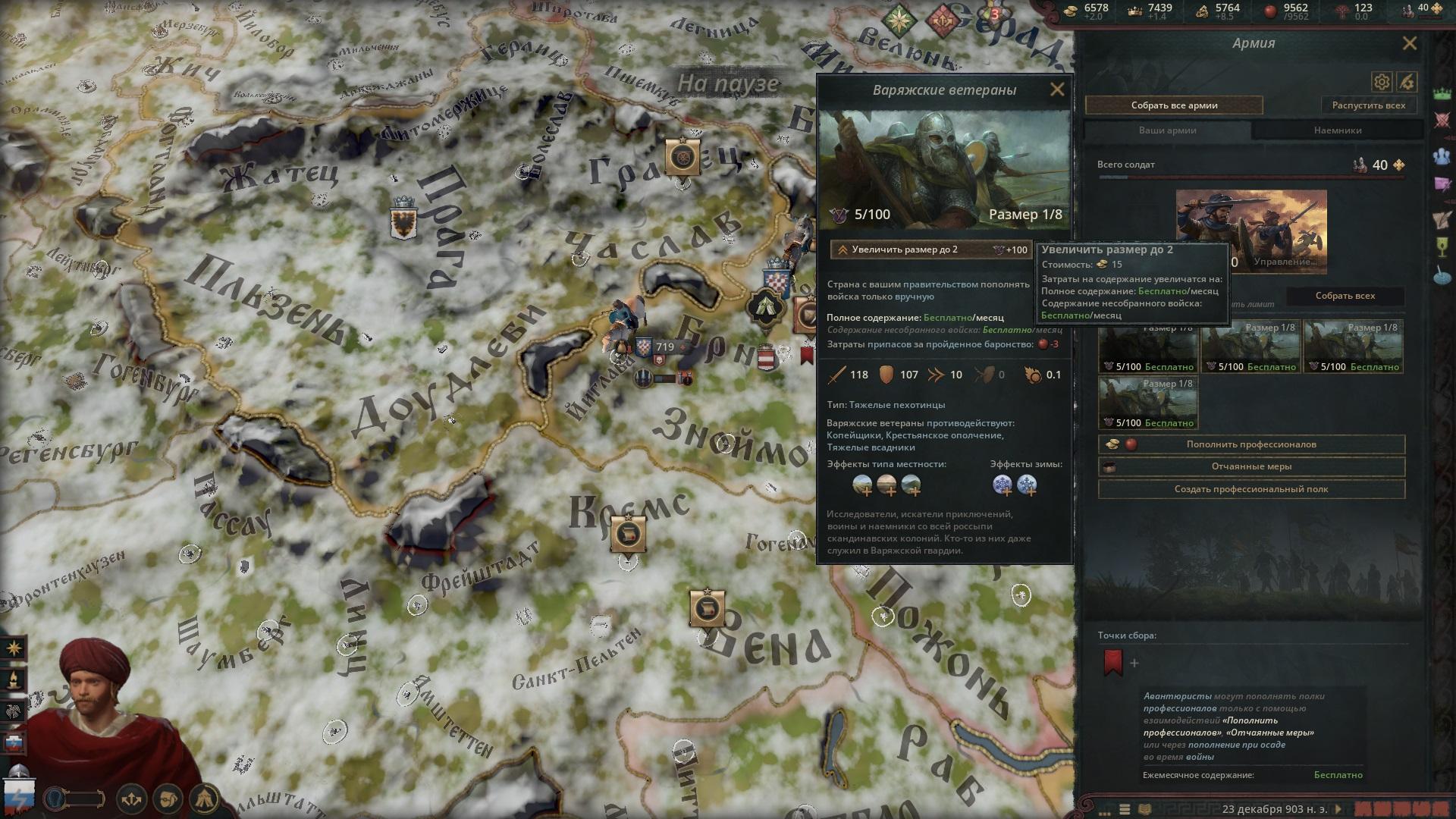
Task: Select the Ваши армии tab
Action: (1167, 130)
